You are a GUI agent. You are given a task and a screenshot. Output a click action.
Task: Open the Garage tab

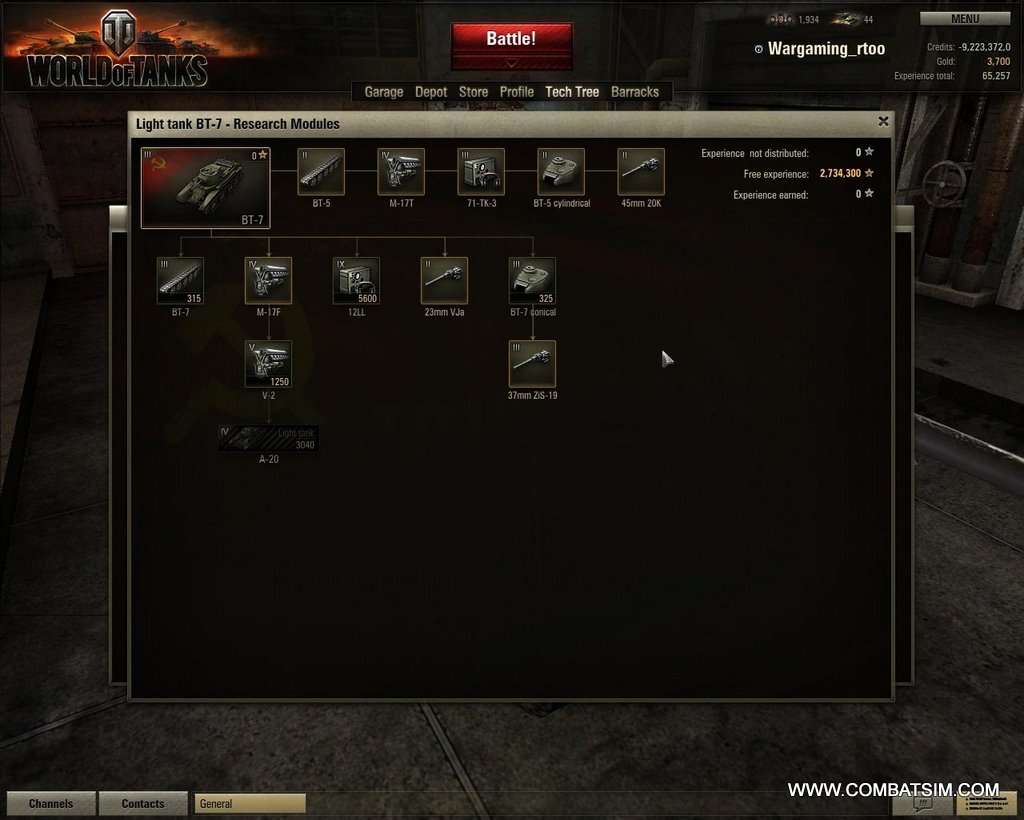[383, 92]
